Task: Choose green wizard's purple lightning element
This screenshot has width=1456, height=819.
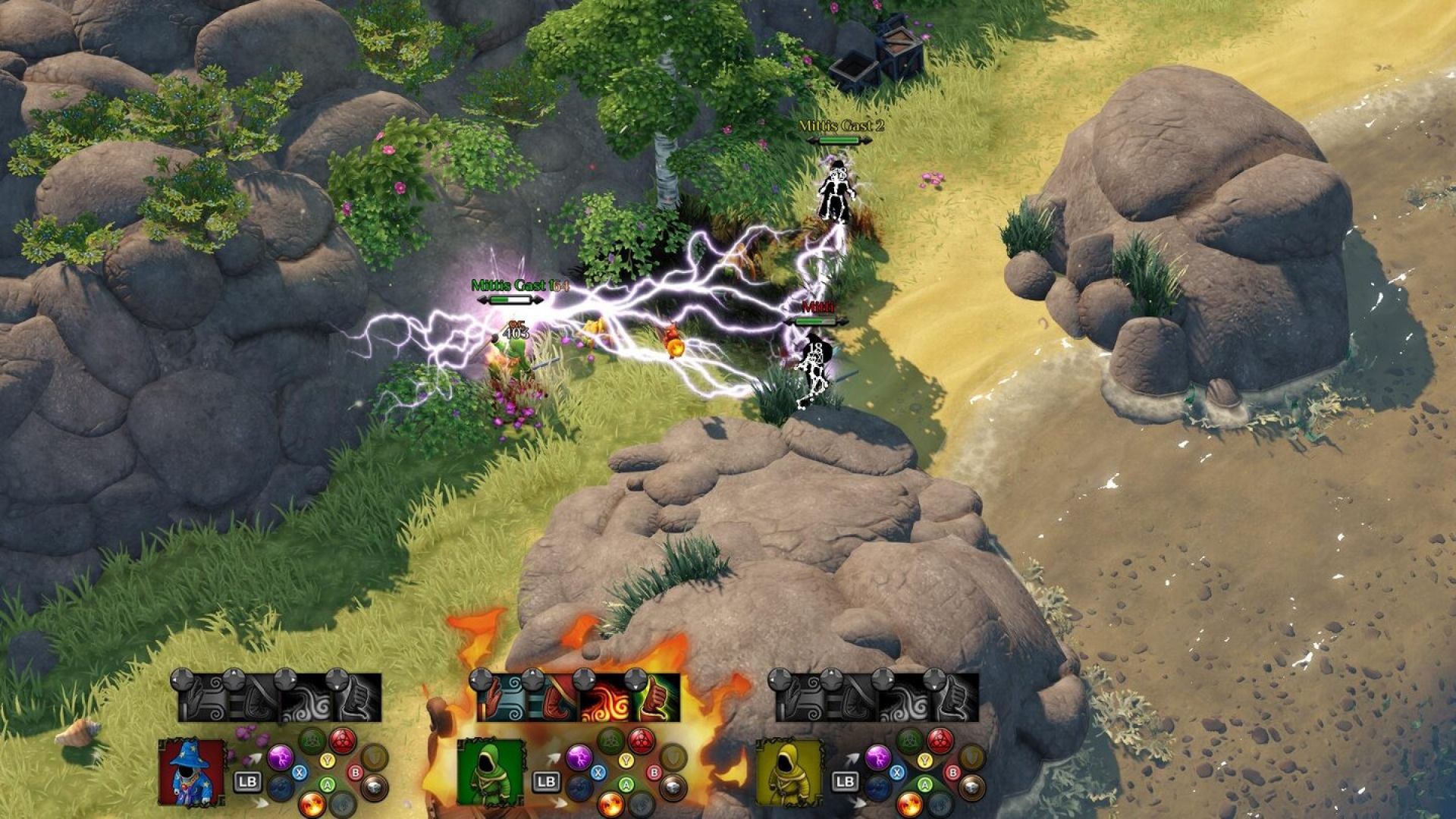Action: [578, 756]
